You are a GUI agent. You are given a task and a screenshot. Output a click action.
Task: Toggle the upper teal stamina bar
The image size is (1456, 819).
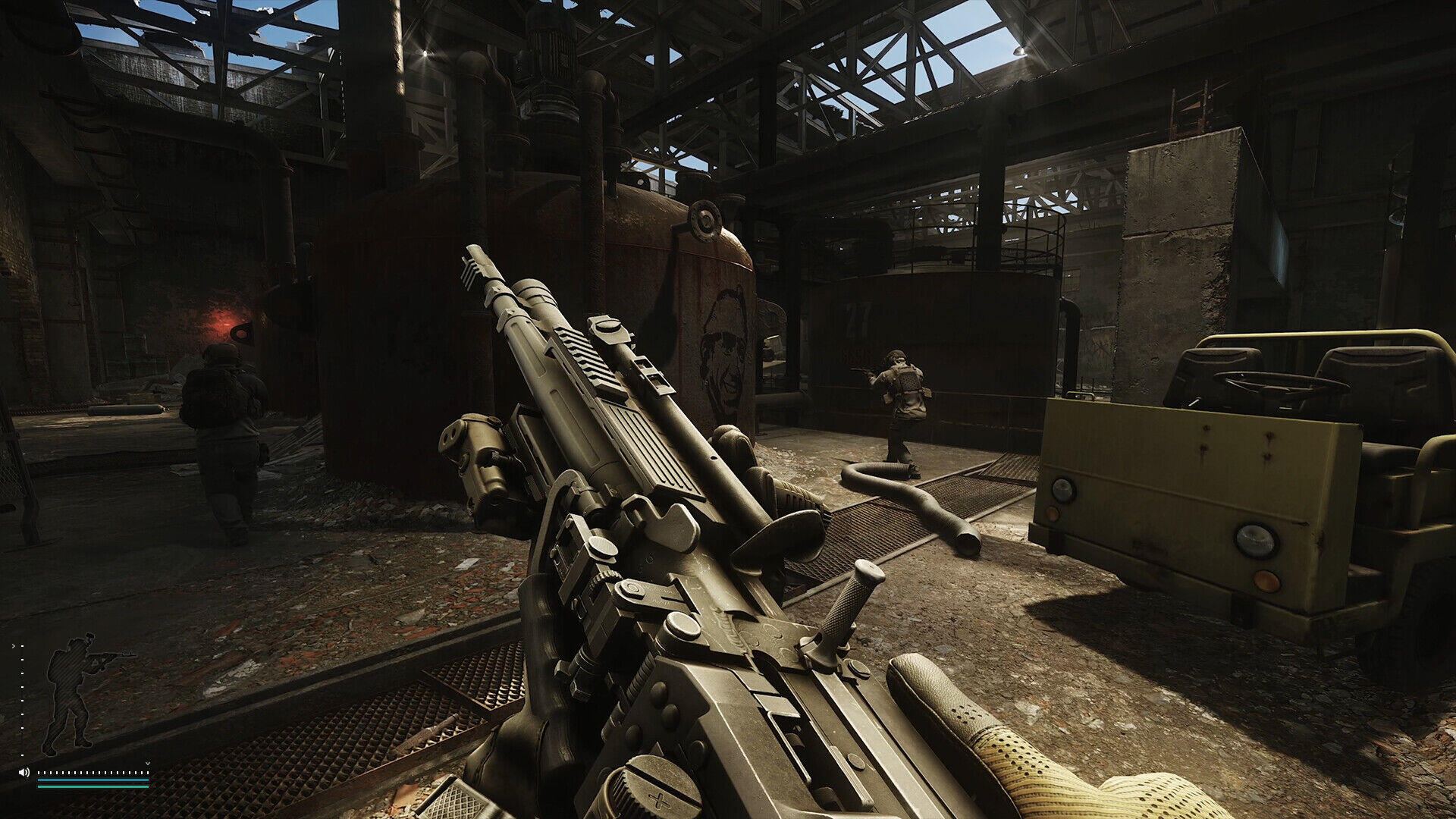(93, 780)
